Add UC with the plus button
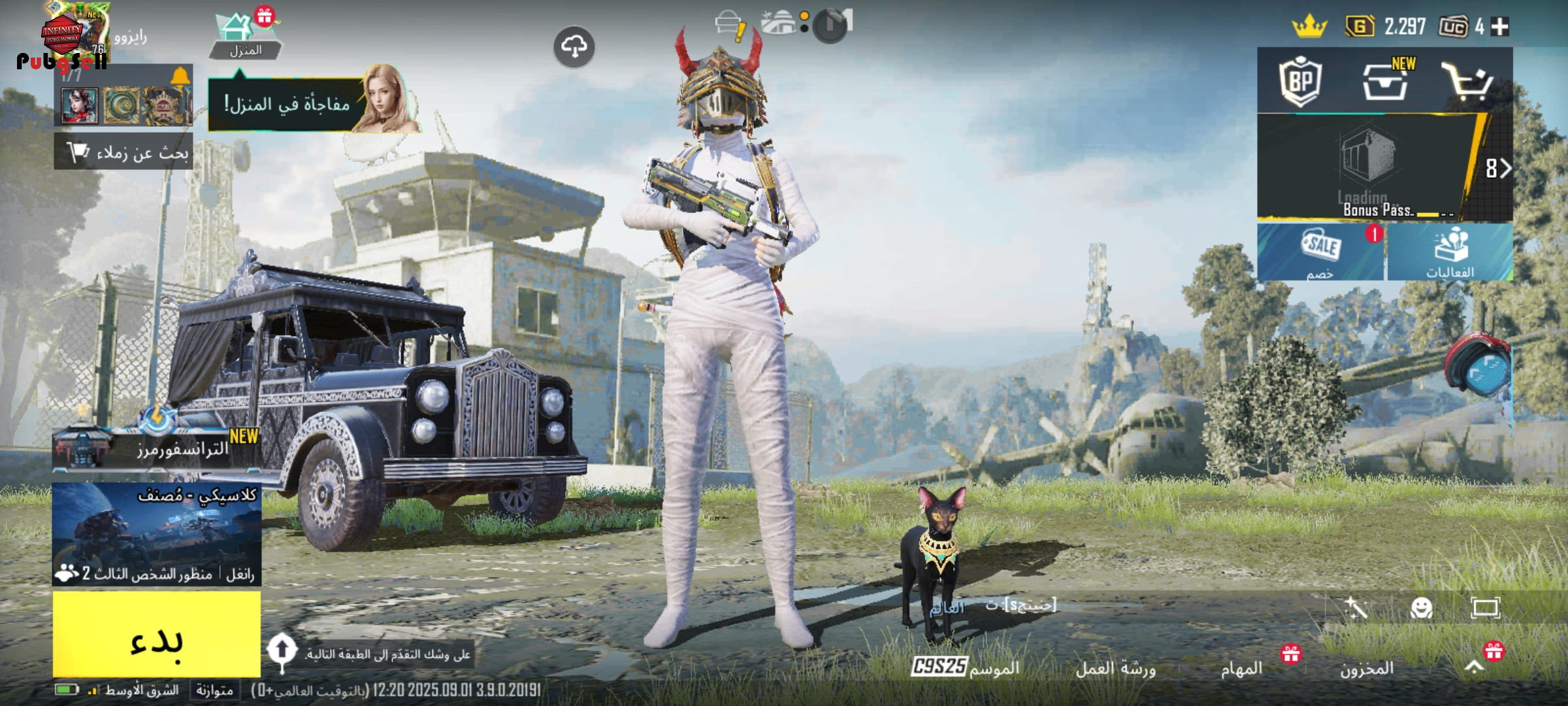The width and height of the screenshot is (1568, 706). [1500, 27]
